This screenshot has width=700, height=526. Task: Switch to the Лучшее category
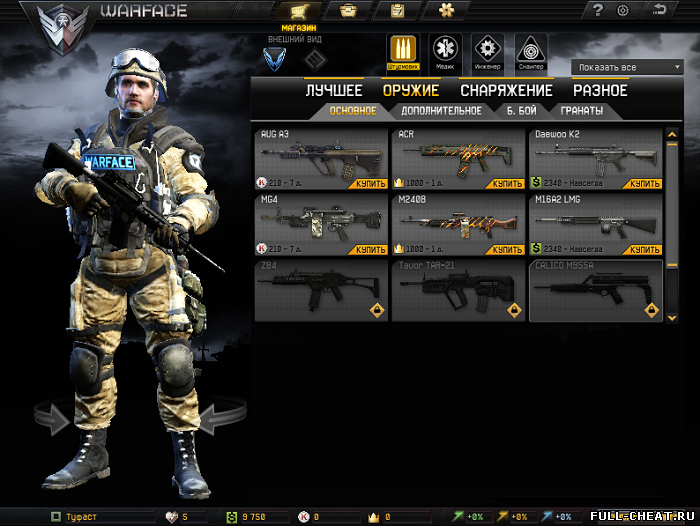click(334, 91)
